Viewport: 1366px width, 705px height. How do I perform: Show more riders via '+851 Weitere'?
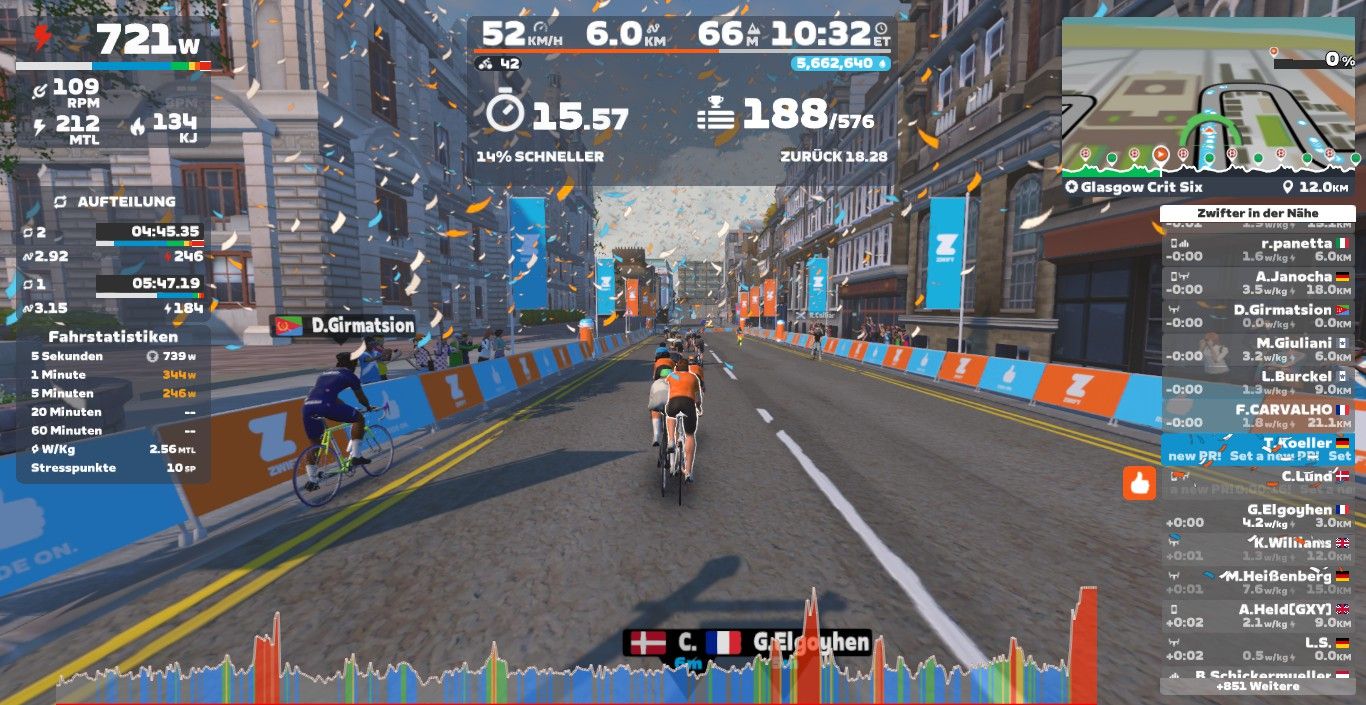tap(1257, 686)
